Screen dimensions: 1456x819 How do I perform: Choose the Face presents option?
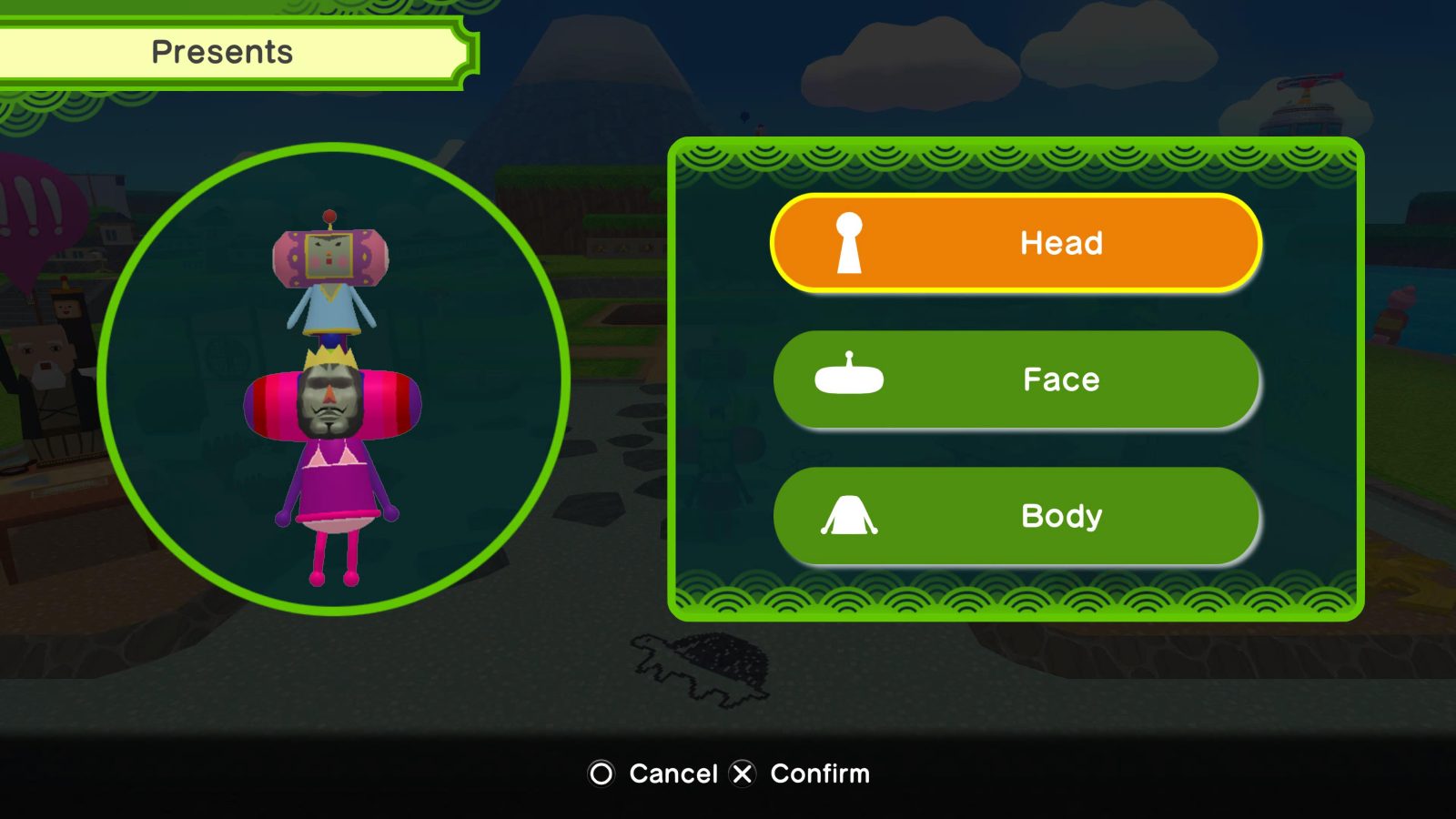click(1016, 379)
